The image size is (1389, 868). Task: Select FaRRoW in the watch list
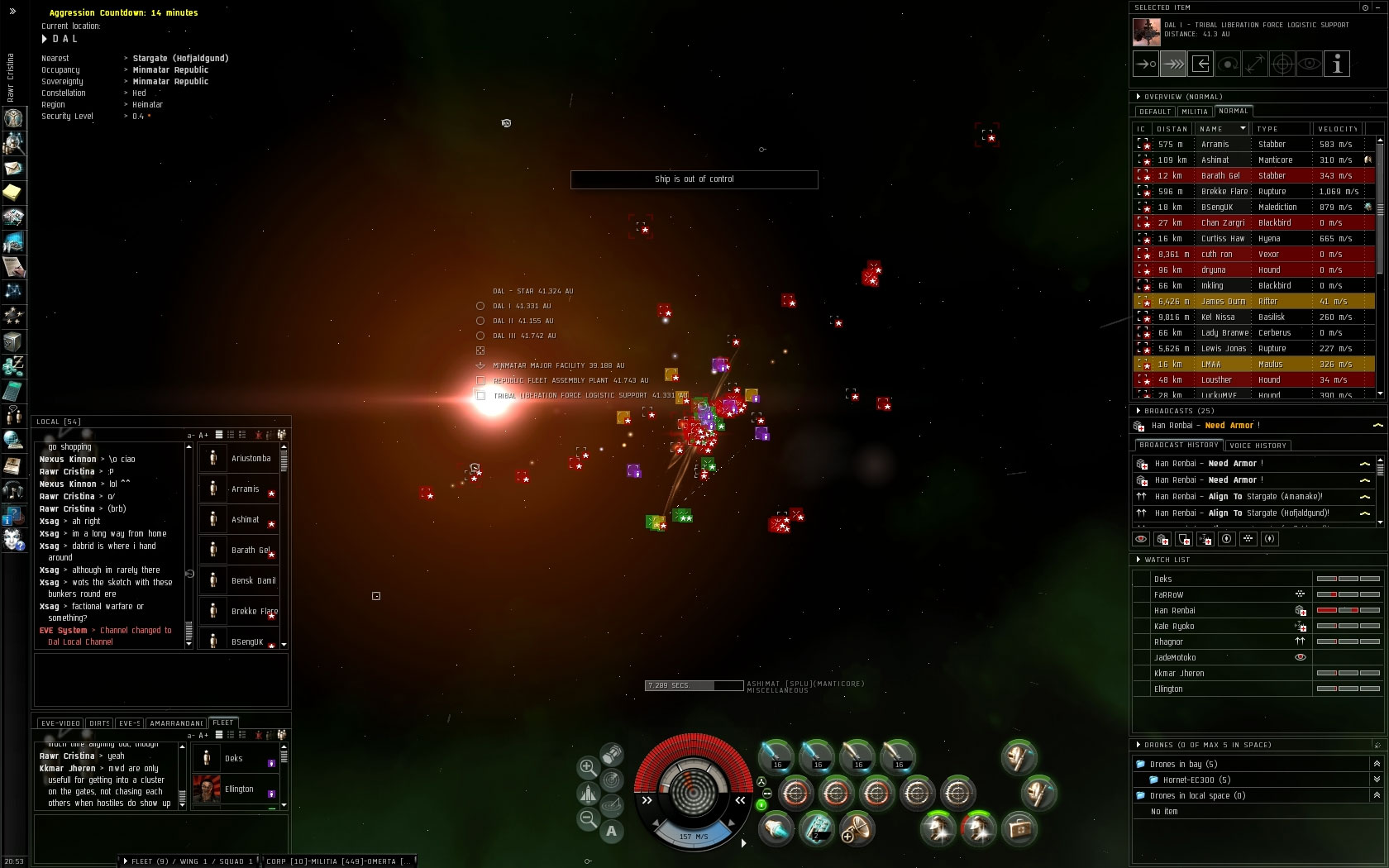click(1168, 595)
